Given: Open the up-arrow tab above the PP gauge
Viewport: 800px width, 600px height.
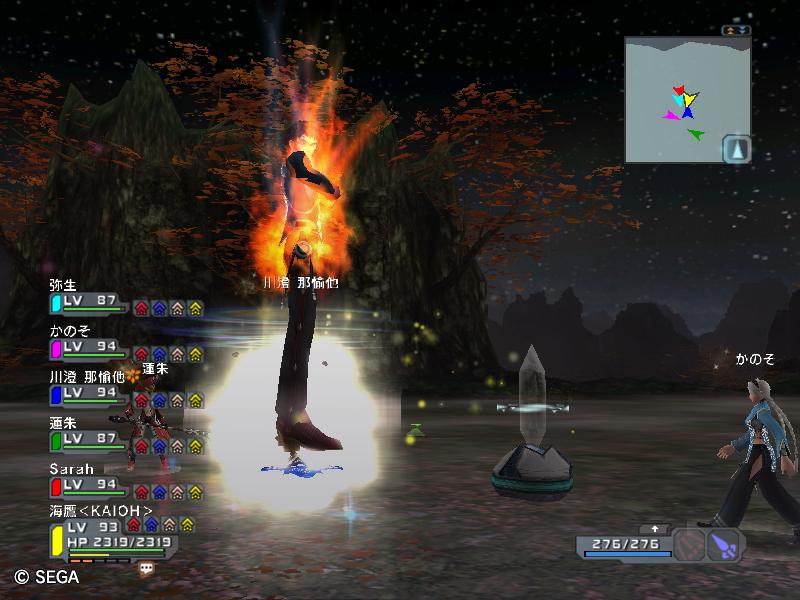Looking at the screenshot, I should click(x=655, y=529).
